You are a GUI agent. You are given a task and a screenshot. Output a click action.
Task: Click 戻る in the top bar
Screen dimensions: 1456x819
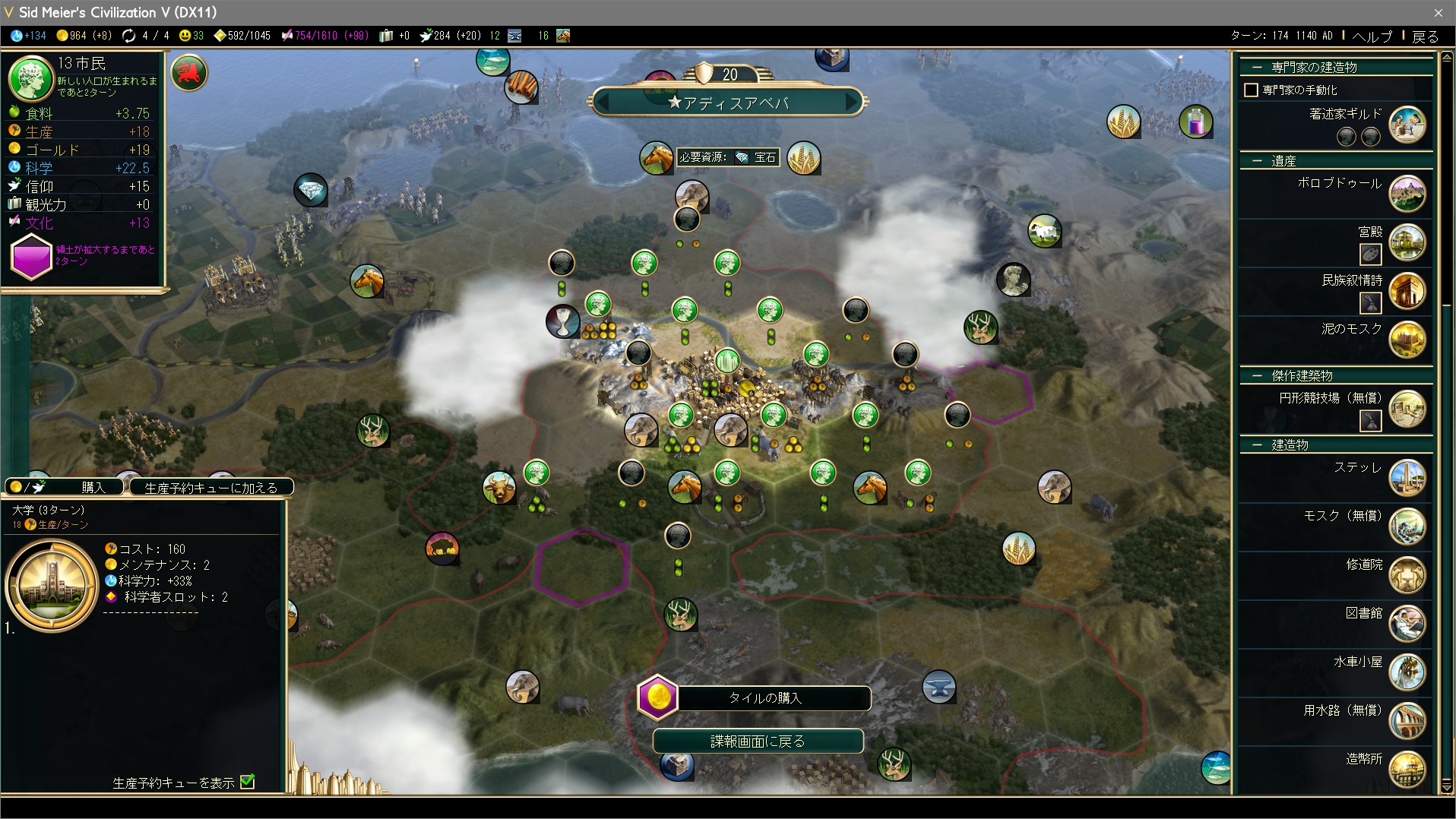tap(1425, 36)
